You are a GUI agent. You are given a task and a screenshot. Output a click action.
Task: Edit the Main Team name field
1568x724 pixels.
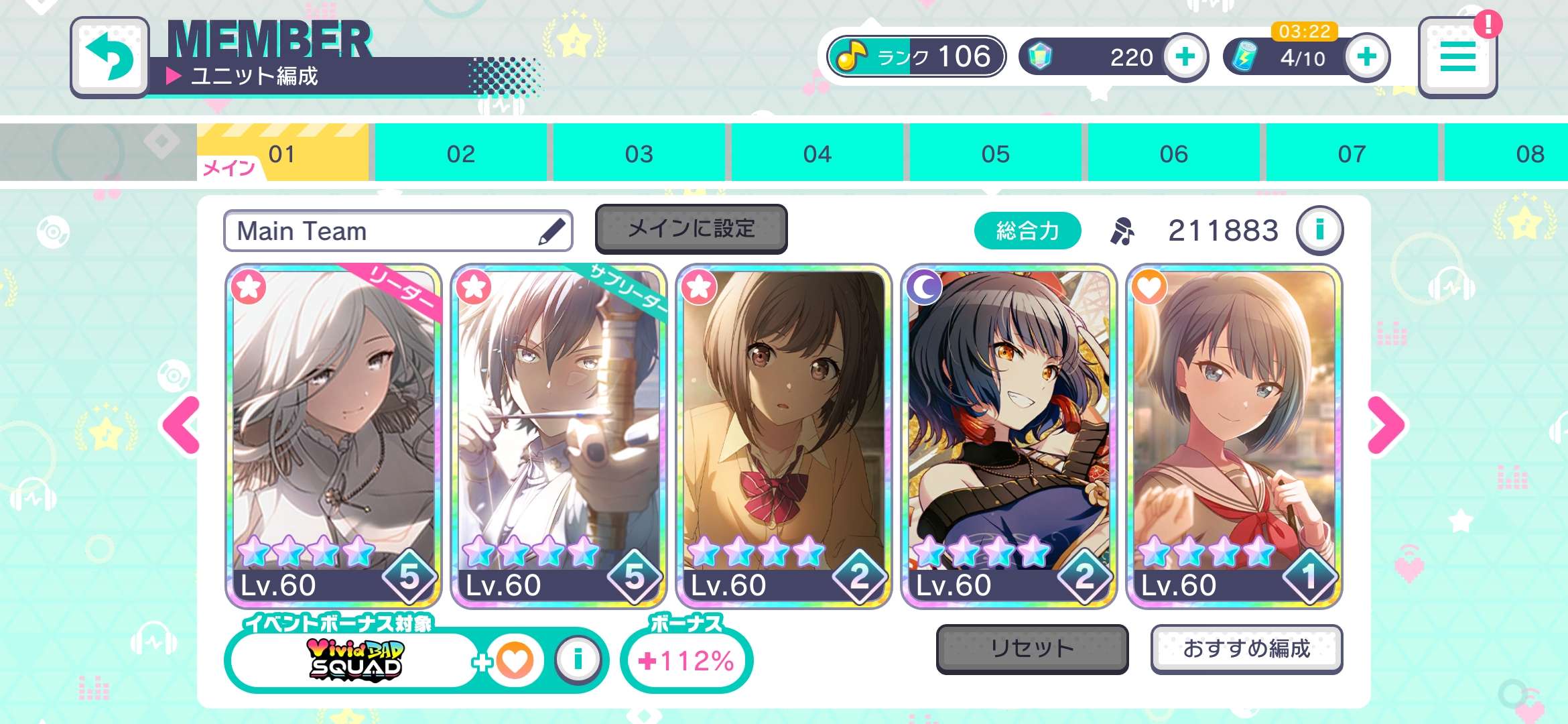(397, 231)
